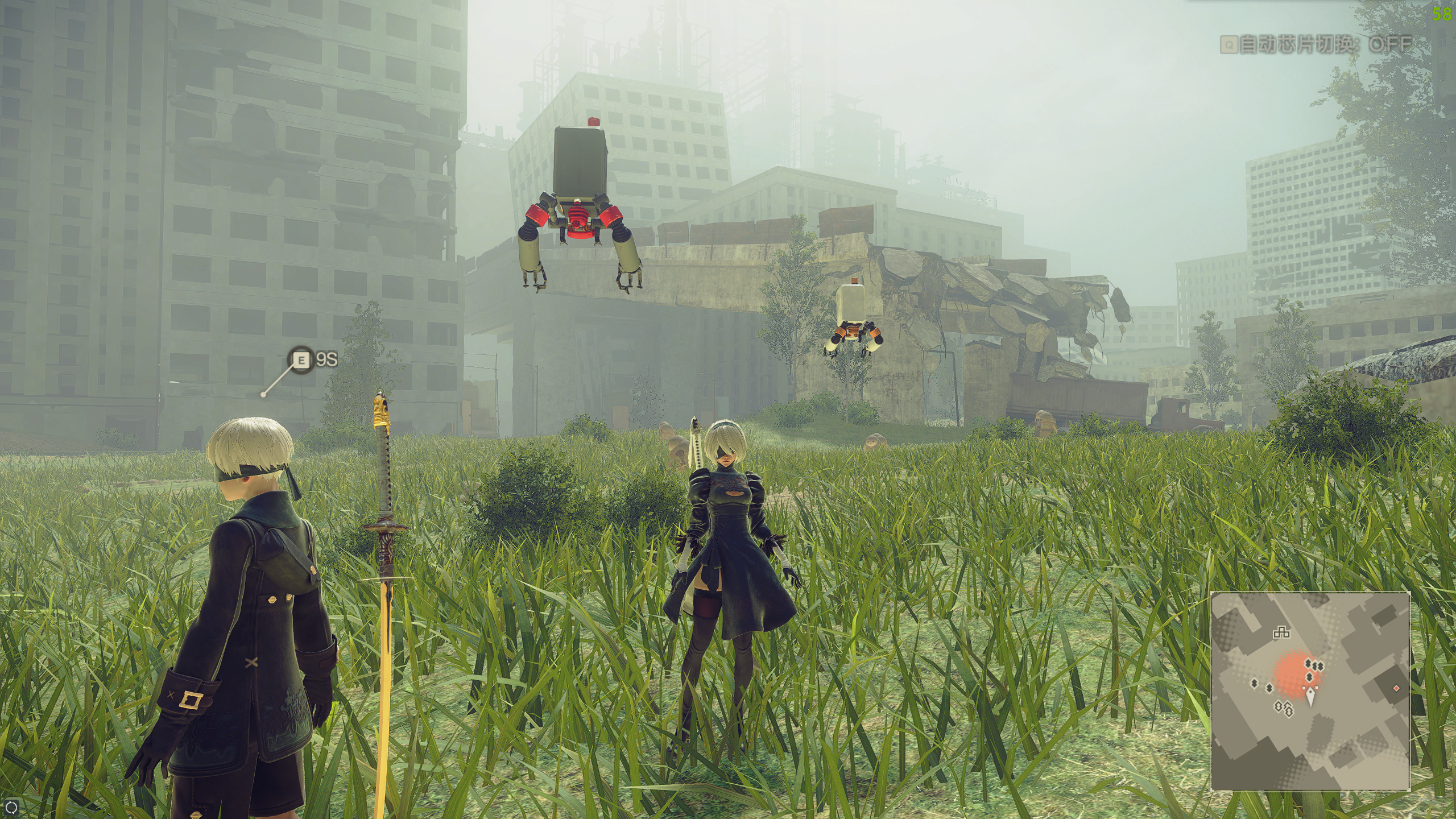Click the minimap
Screen dimensions: 1456x819
(1310, 691)
